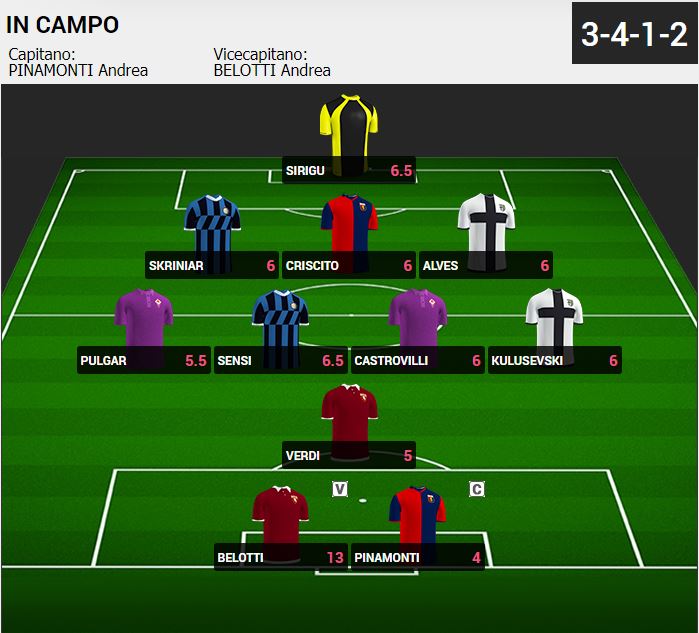Click Kulusevski's player card
The width and height of the screenshot is (699, 633).
(x=555, y=322)
